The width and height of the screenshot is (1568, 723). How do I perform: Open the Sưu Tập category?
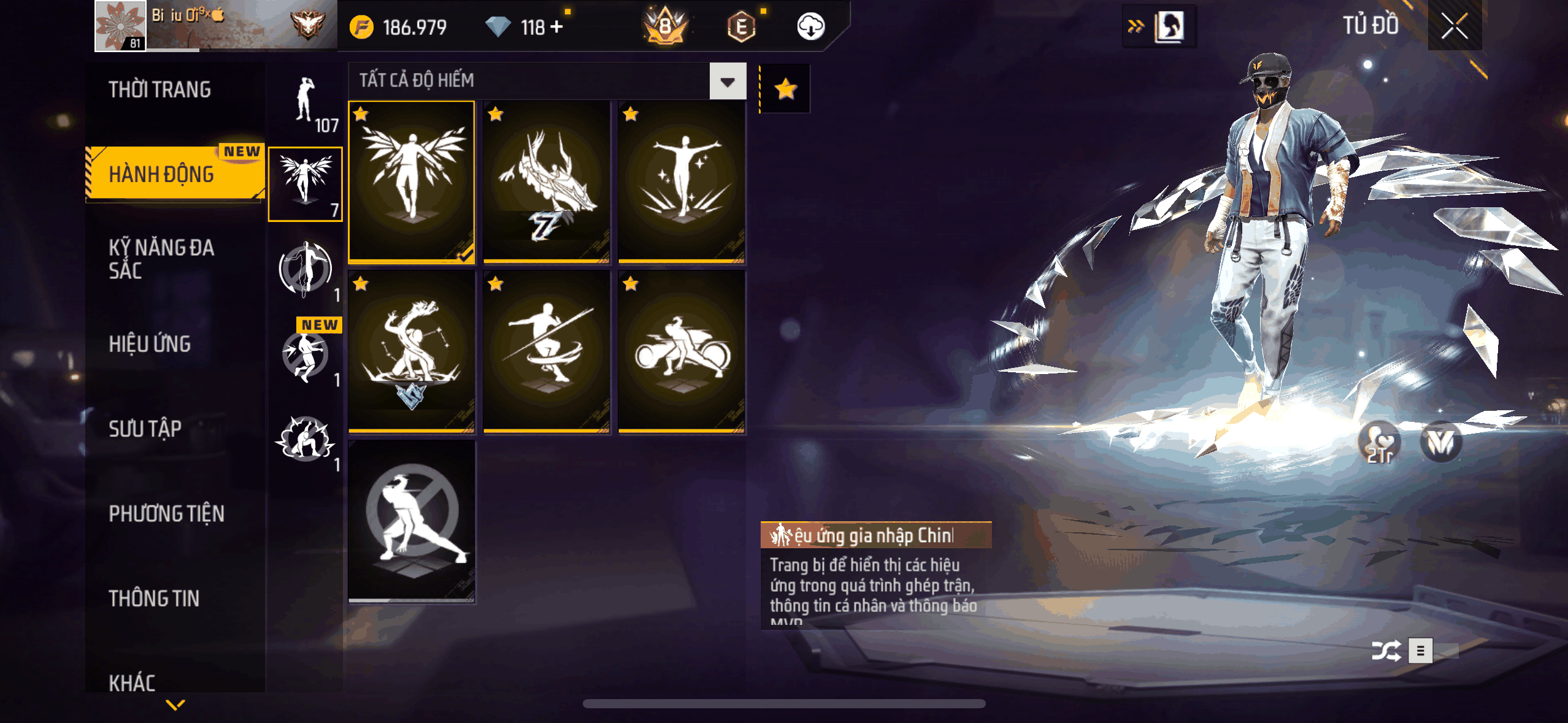(x=145, y=429)
